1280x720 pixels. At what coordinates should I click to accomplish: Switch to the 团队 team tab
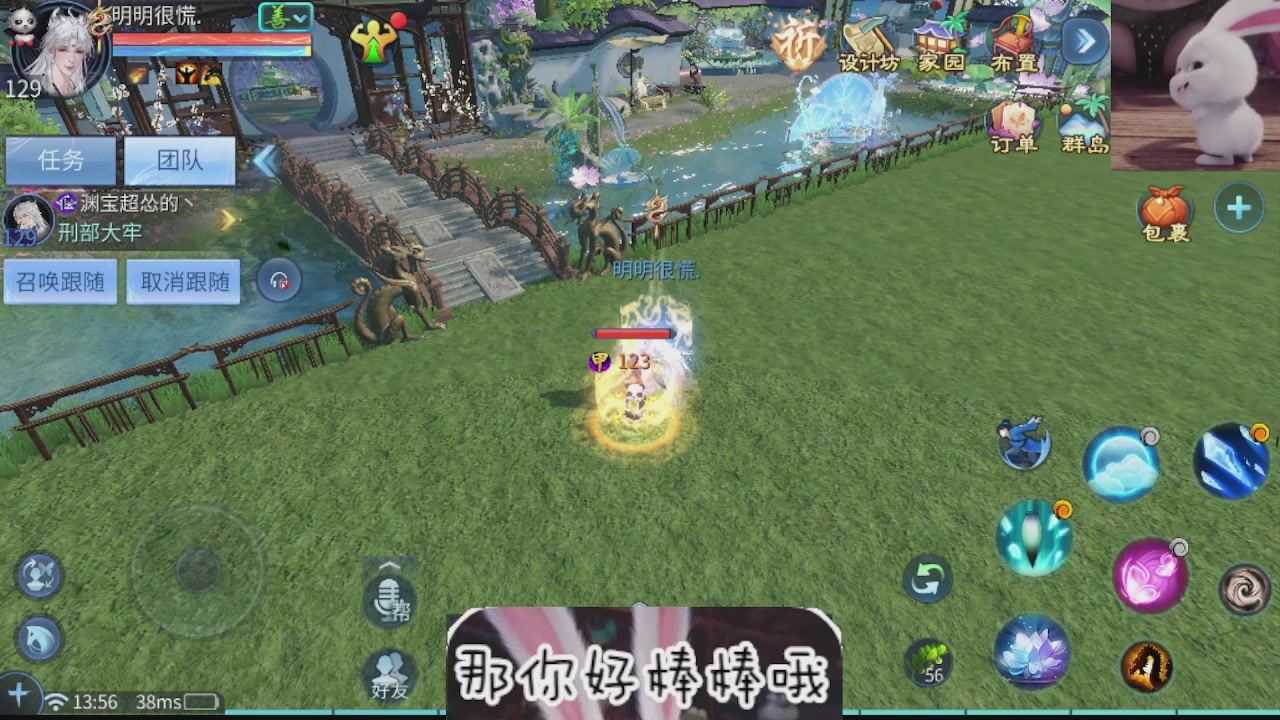point(183,161)
